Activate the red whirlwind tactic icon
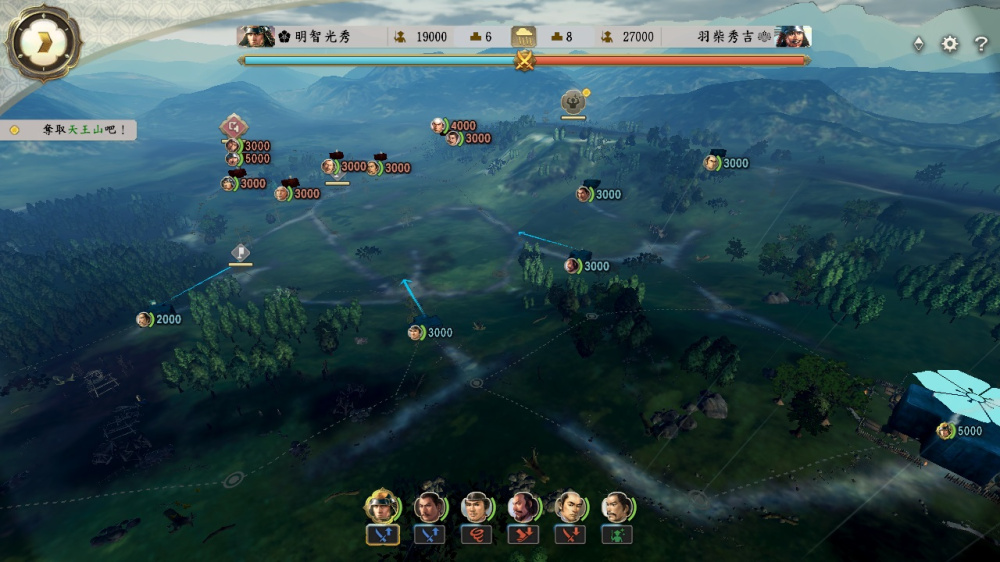 pos(476,535)
